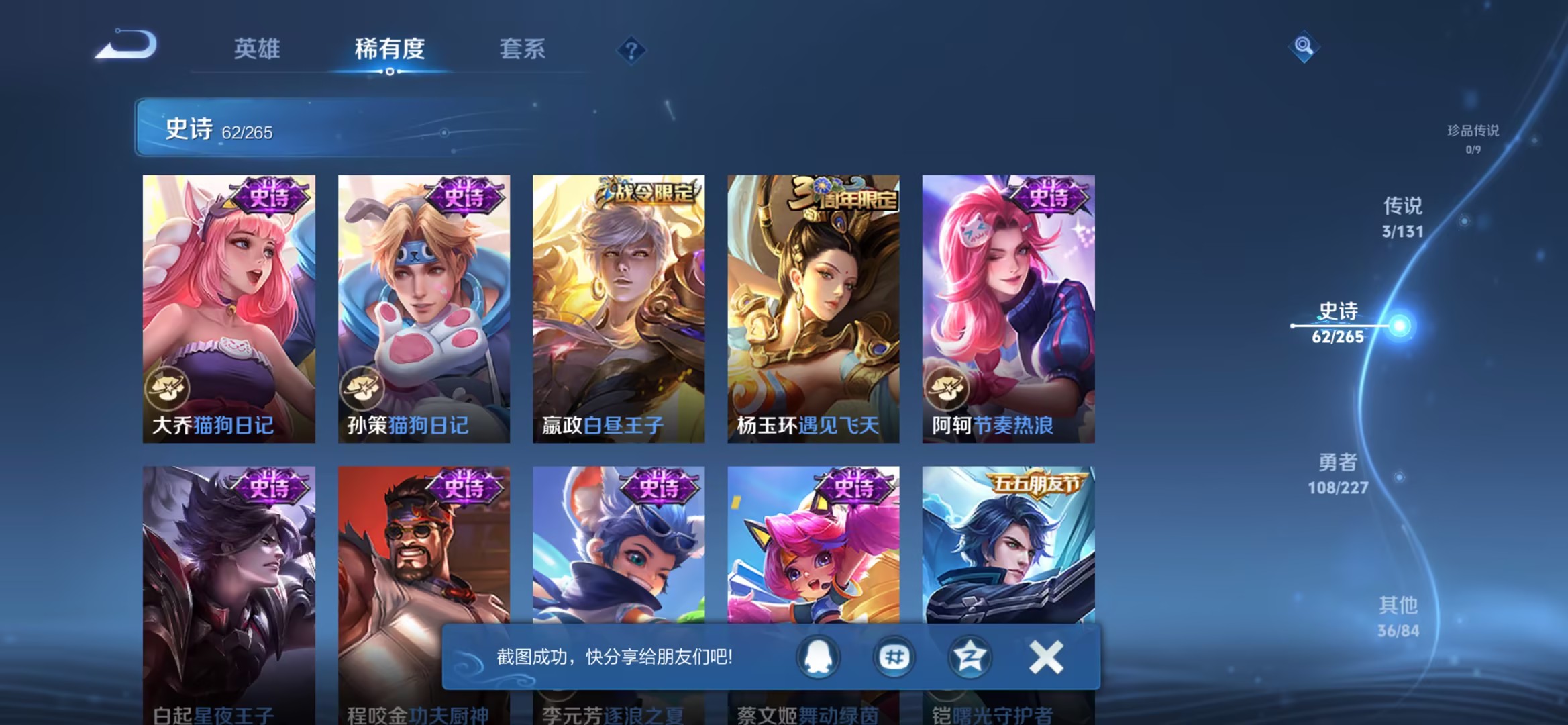This screenshot has height=725, width=1568.
Task: Share via the star sharing icon
Action: 970,657
